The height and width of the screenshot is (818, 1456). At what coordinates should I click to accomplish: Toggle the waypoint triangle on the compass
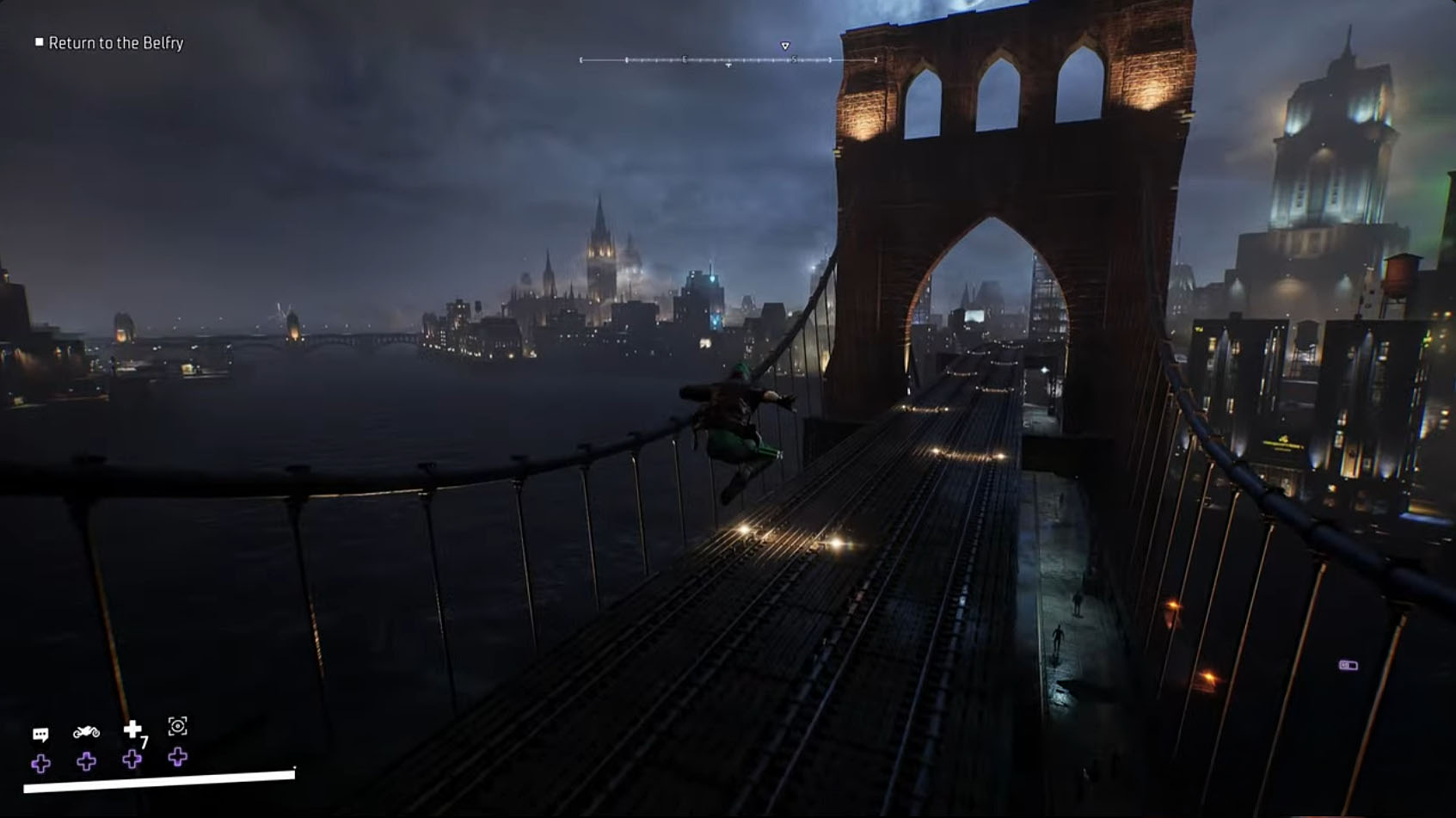[x=783, y=42]
